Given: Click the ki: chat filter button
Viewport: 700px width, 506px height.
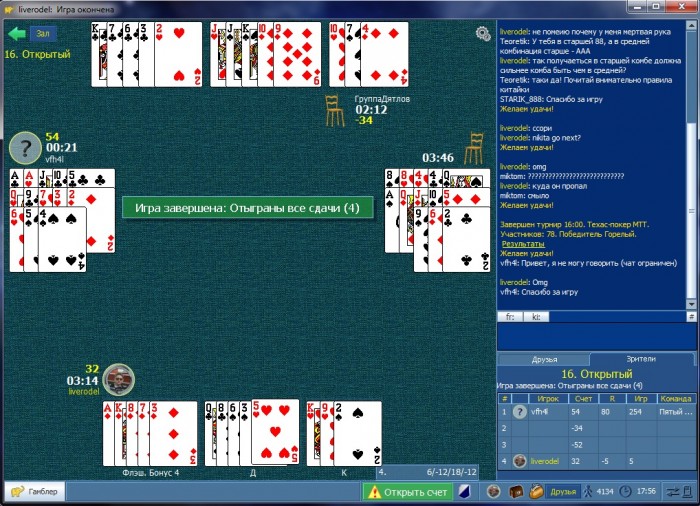Looking at the screenshot, I should [x=535, y=316].
